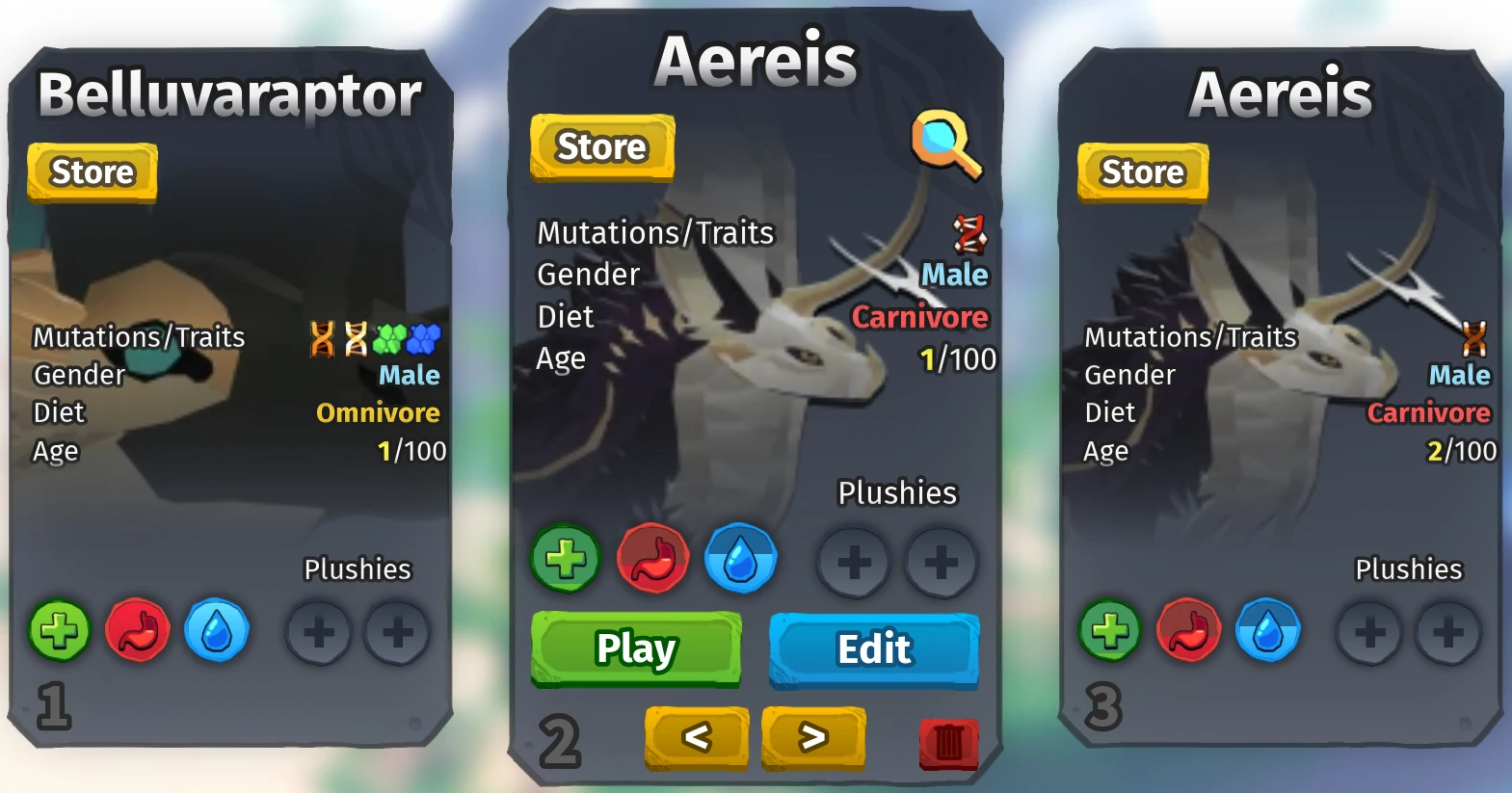Open the Store on the Belluvaraptor card
1512x793 pixels.
pos(91,172)
